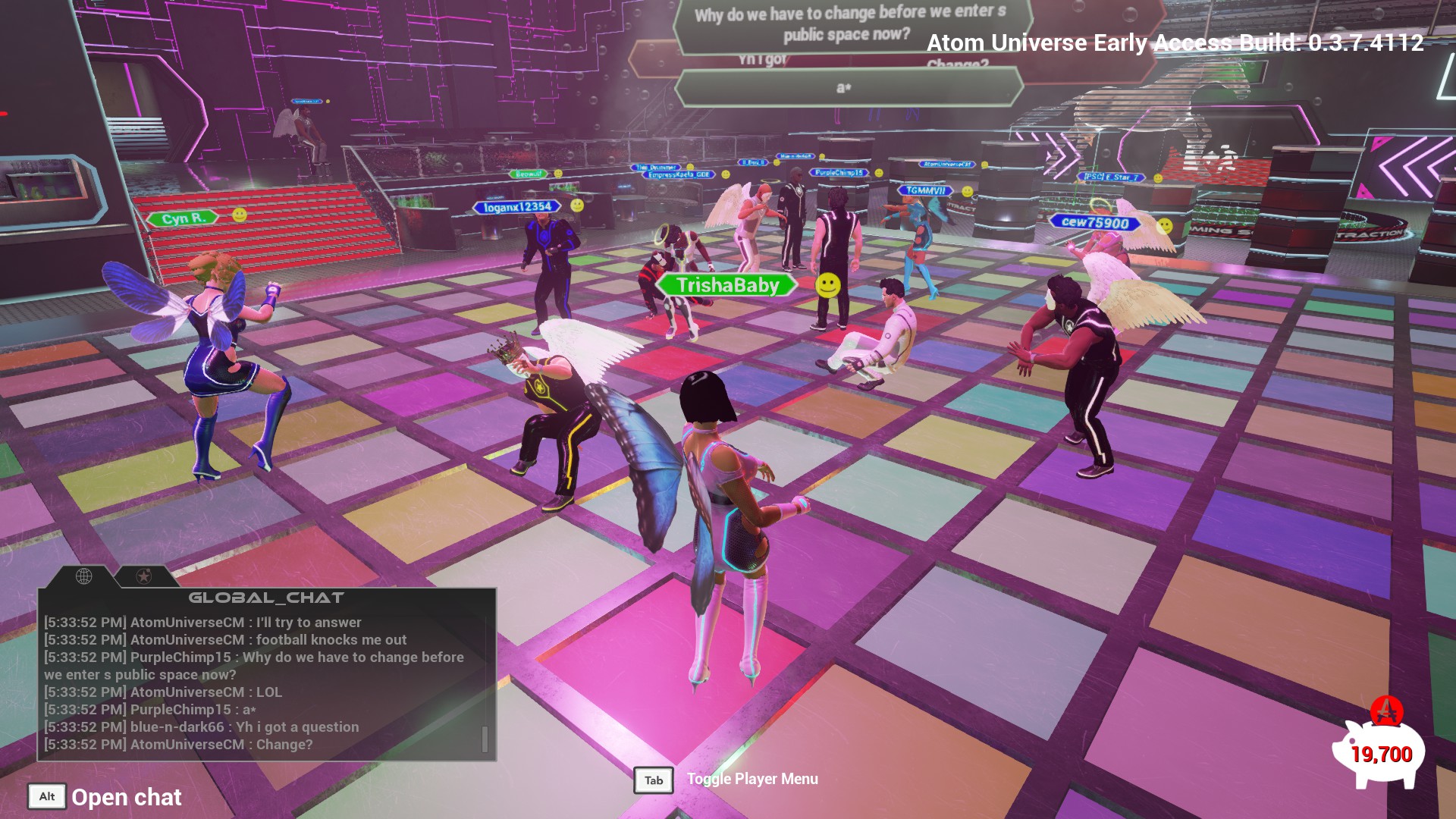This screenshot has width=1456, height=819.
Task: Open the star chat tab
Action: point(143,576)
